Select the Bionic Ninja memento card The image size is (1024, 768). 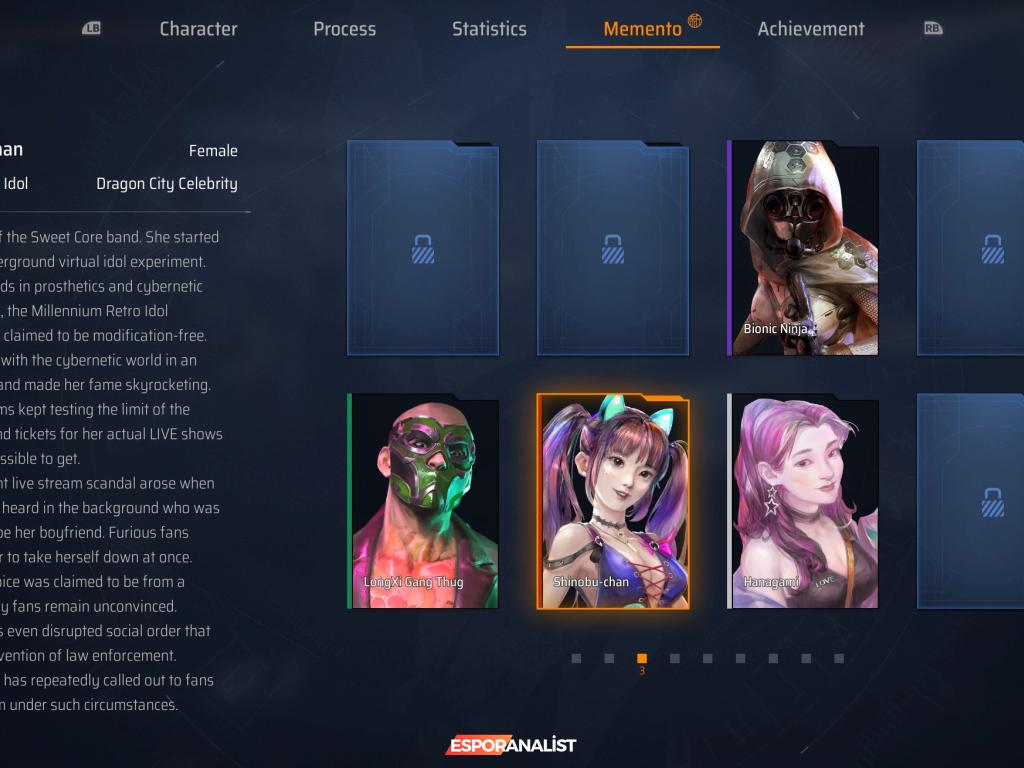804,248
